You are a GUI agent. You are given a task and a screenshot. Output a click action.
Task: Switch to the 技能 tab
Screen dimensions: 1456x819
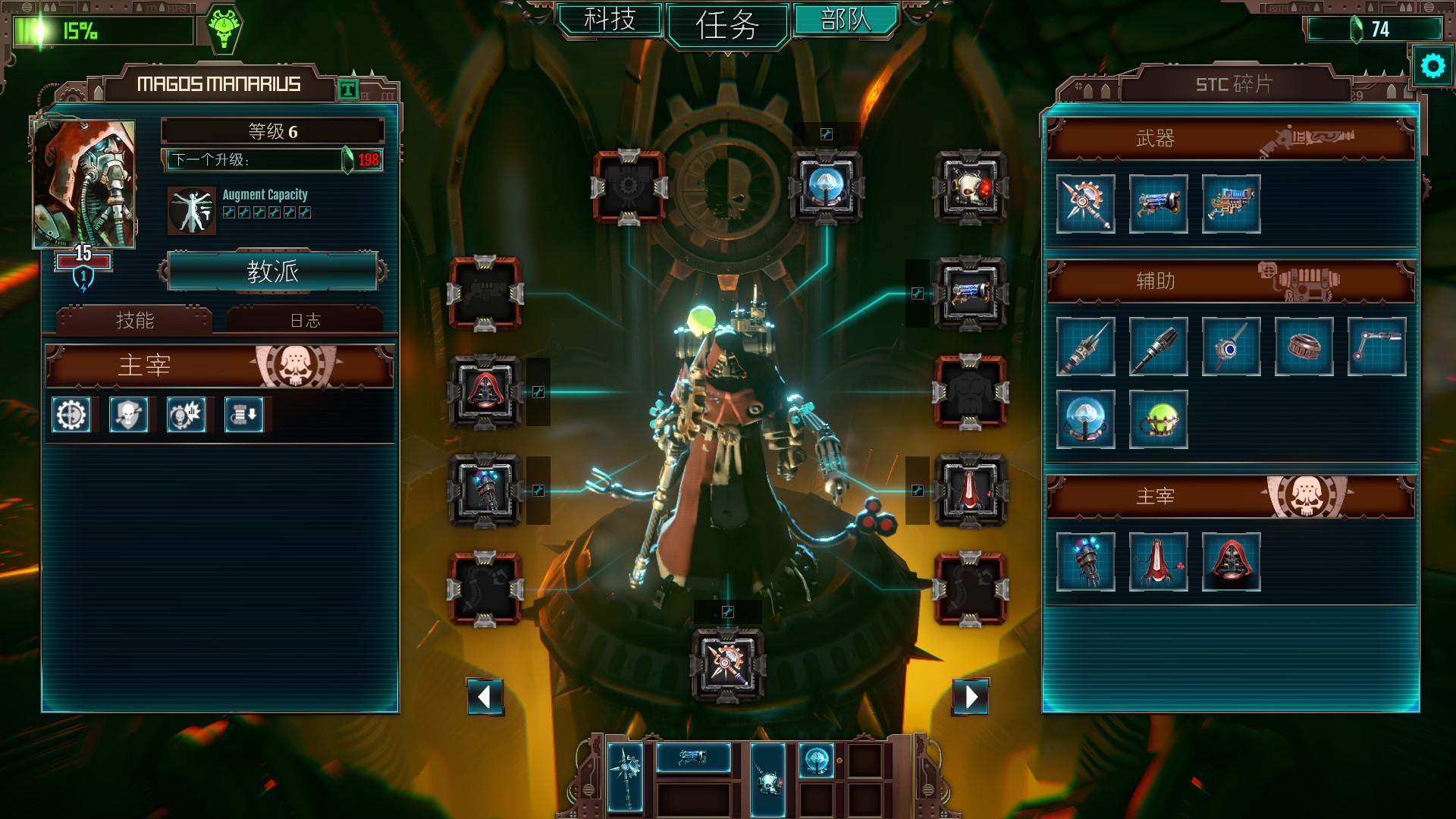[x=135, y=320]
